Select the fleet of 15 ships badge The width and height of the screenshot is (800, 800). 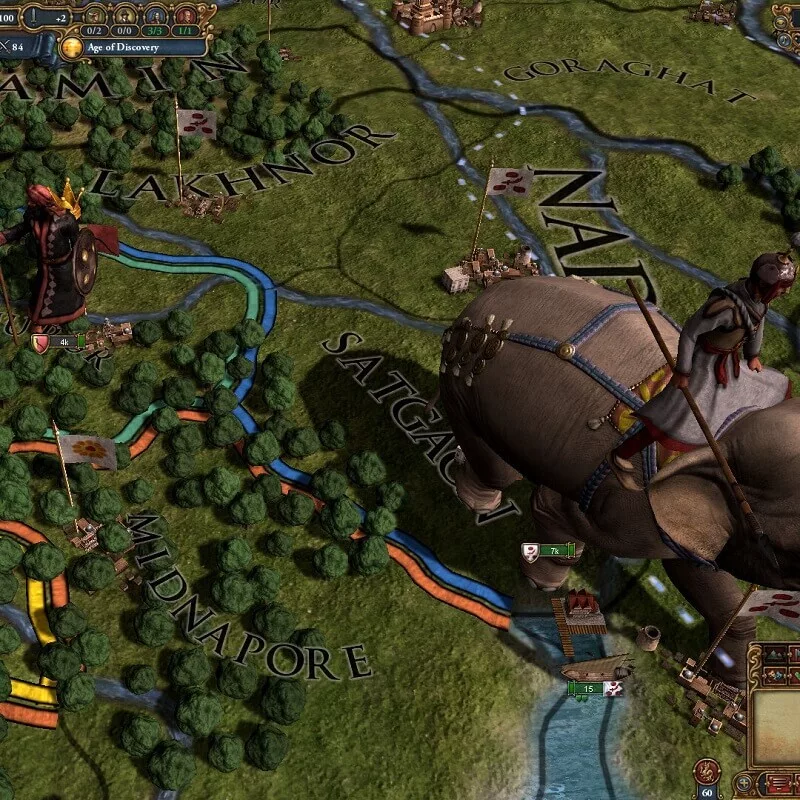pyautogui.click(x=593, y=688)
